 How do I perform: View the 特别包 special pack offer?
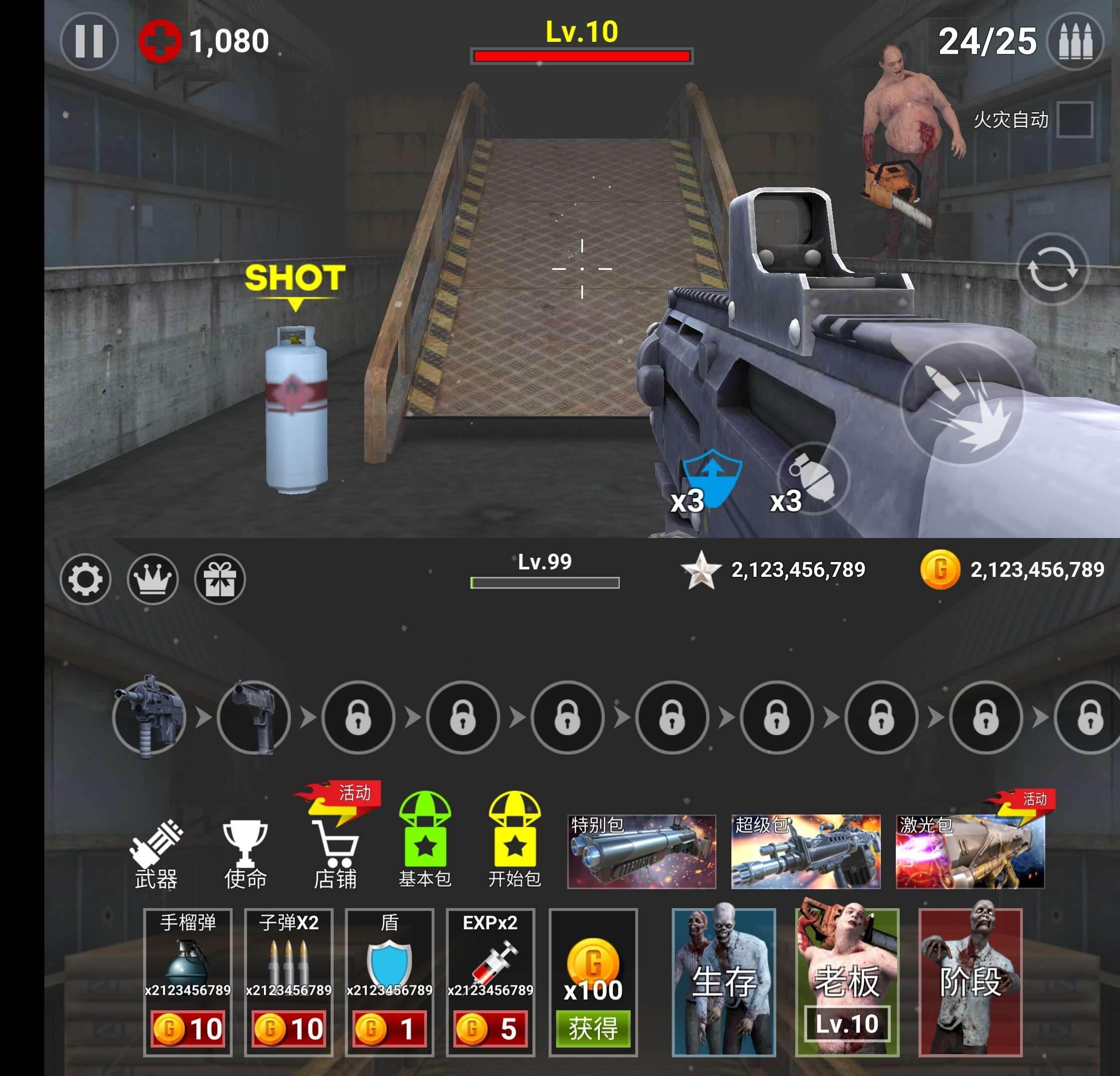pos(641,851)
